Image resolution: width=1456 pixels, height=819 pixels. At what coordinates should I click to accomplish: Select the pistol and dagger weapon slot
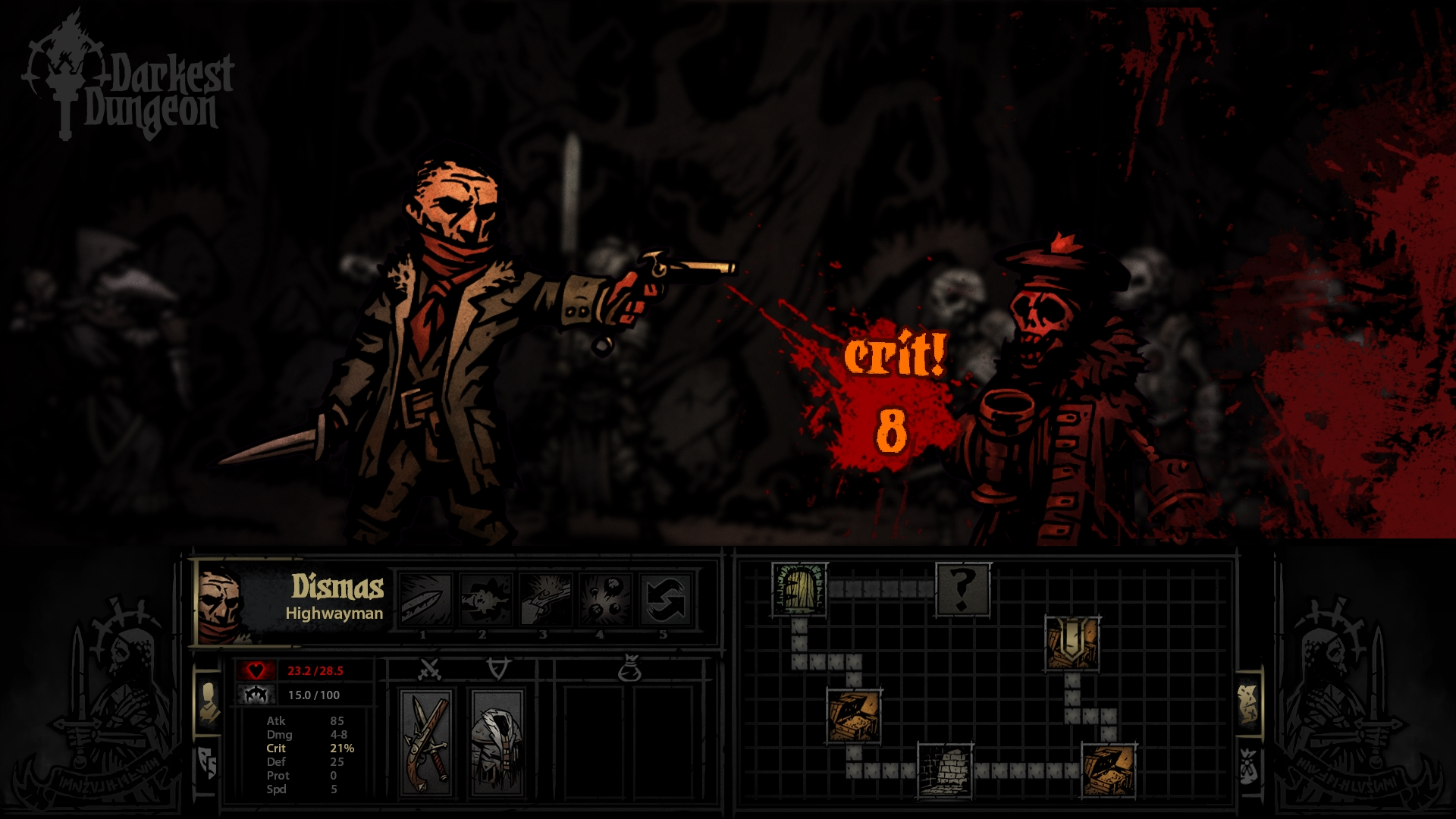coord(428,742)
